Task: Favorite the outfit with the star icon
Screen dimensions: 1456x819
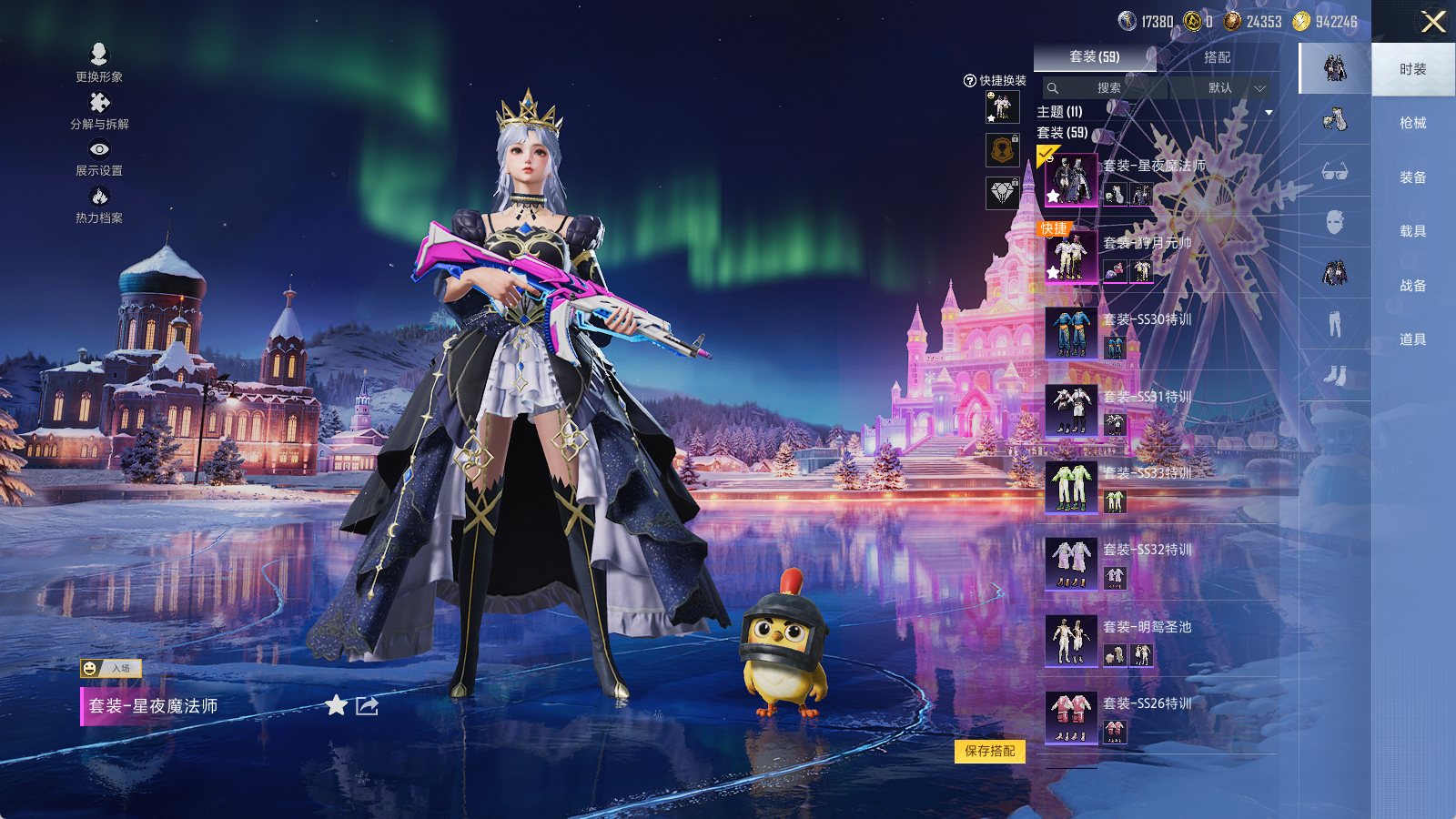Action: [x=337, y=705]
